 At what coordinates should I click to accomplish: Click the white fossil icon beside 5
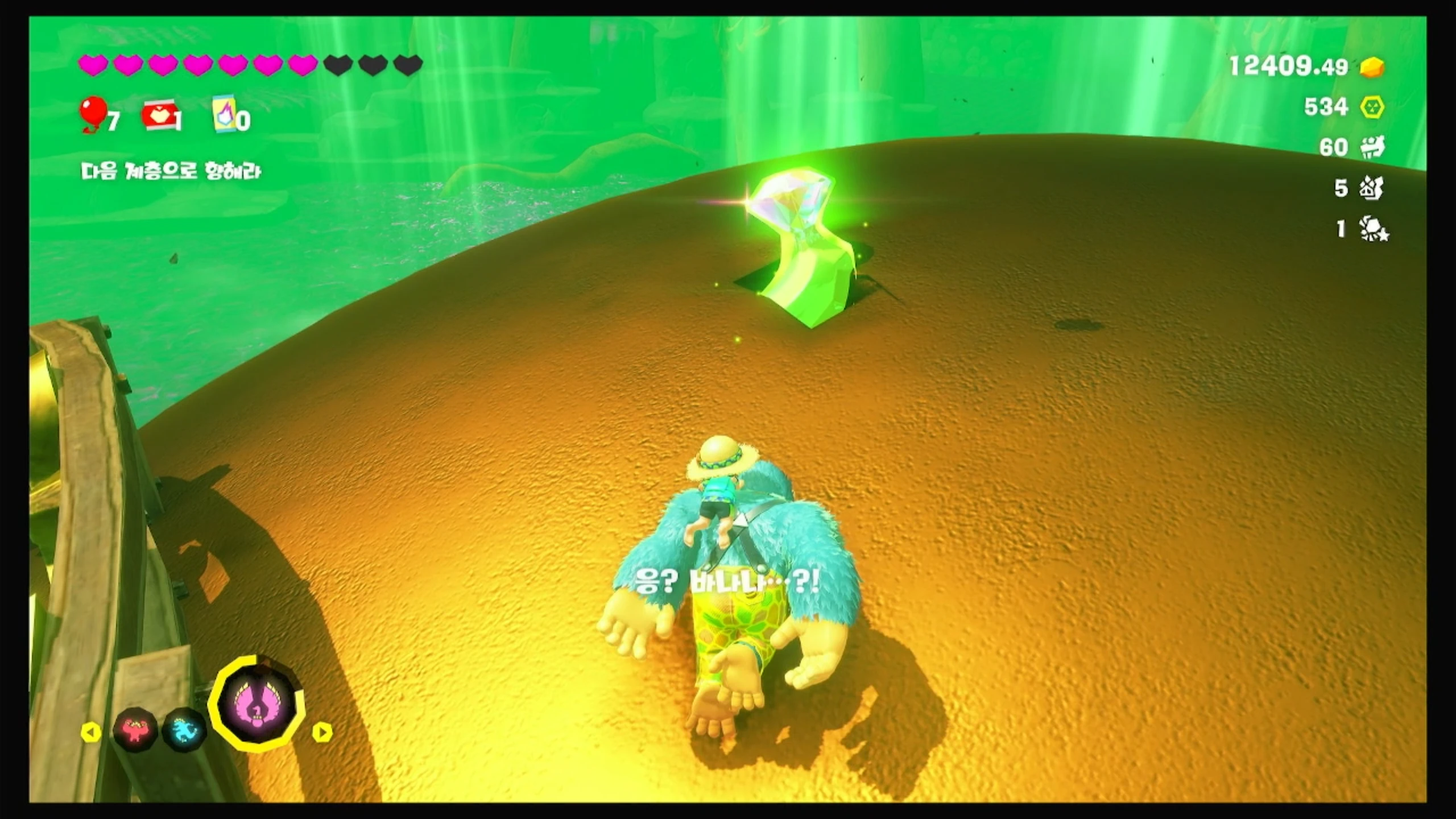point(1372,188)
